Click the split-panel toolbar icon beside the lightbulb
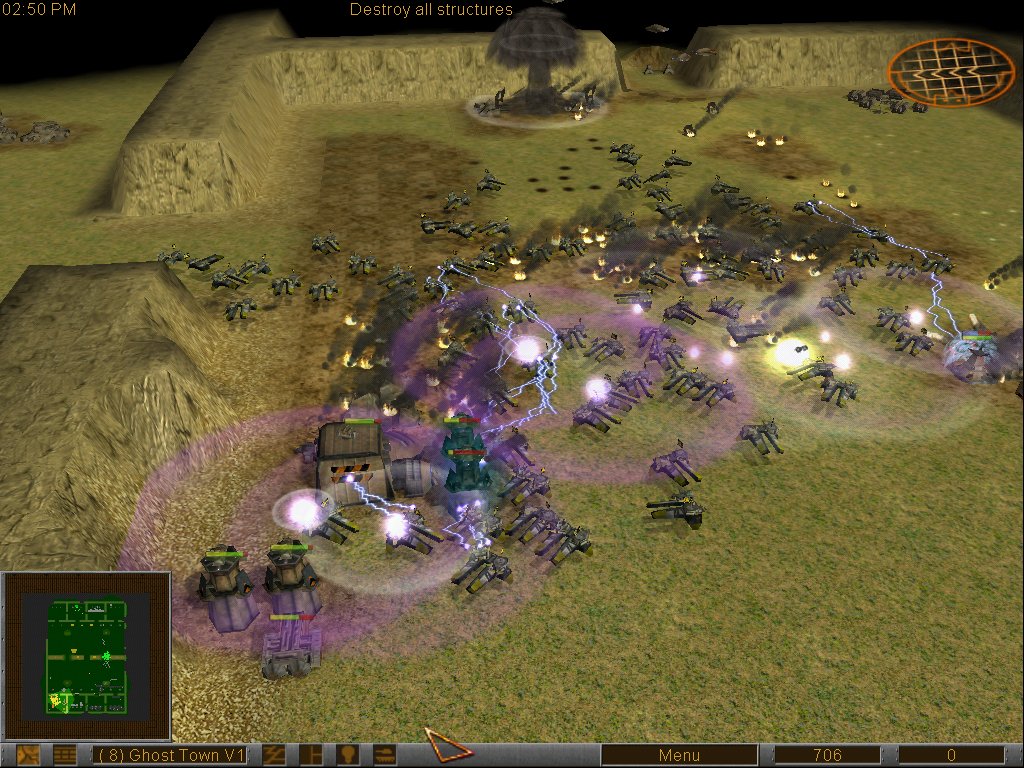Viewport: 1024px width, 768px height. tap(311, 755)
